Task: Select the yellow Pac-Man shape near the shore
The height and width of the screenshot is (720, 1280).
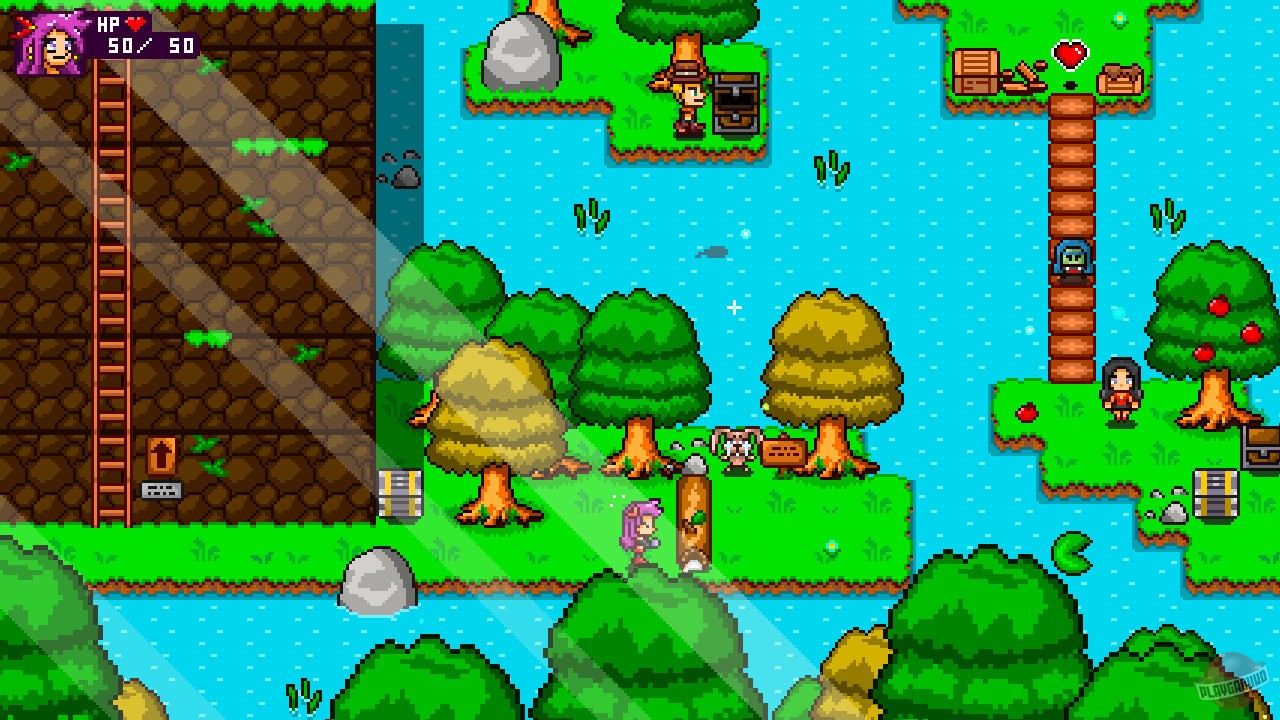Action: click(x=1072, y=553)
